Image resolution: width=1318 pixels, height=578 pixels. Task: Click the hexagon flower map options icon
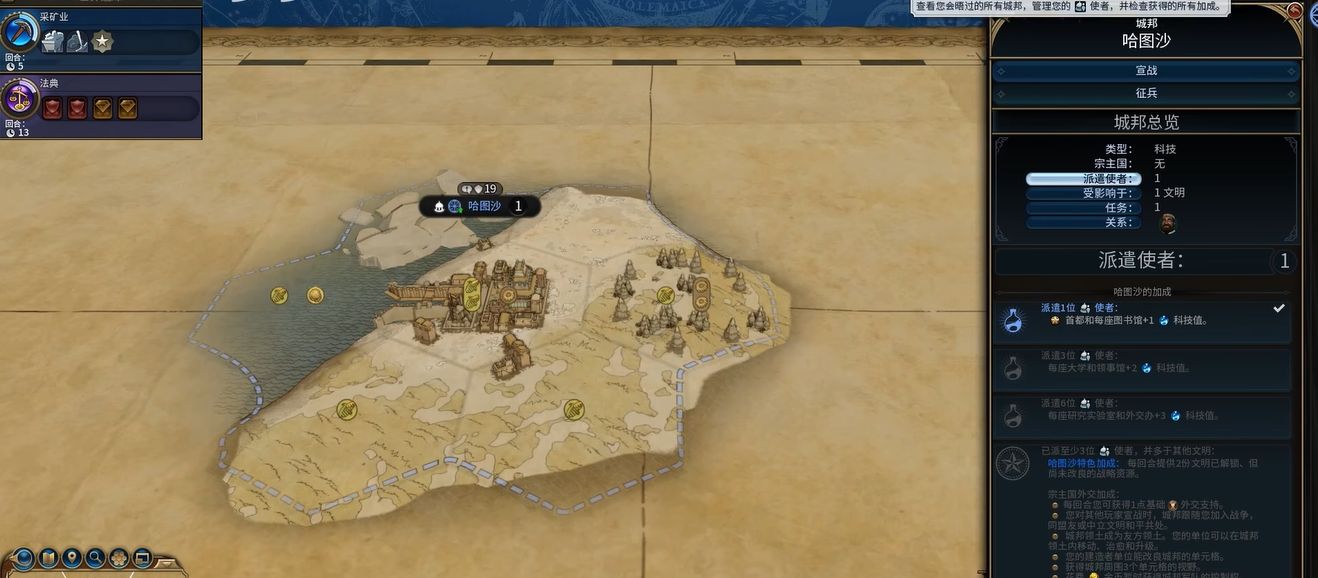(120, 558)
